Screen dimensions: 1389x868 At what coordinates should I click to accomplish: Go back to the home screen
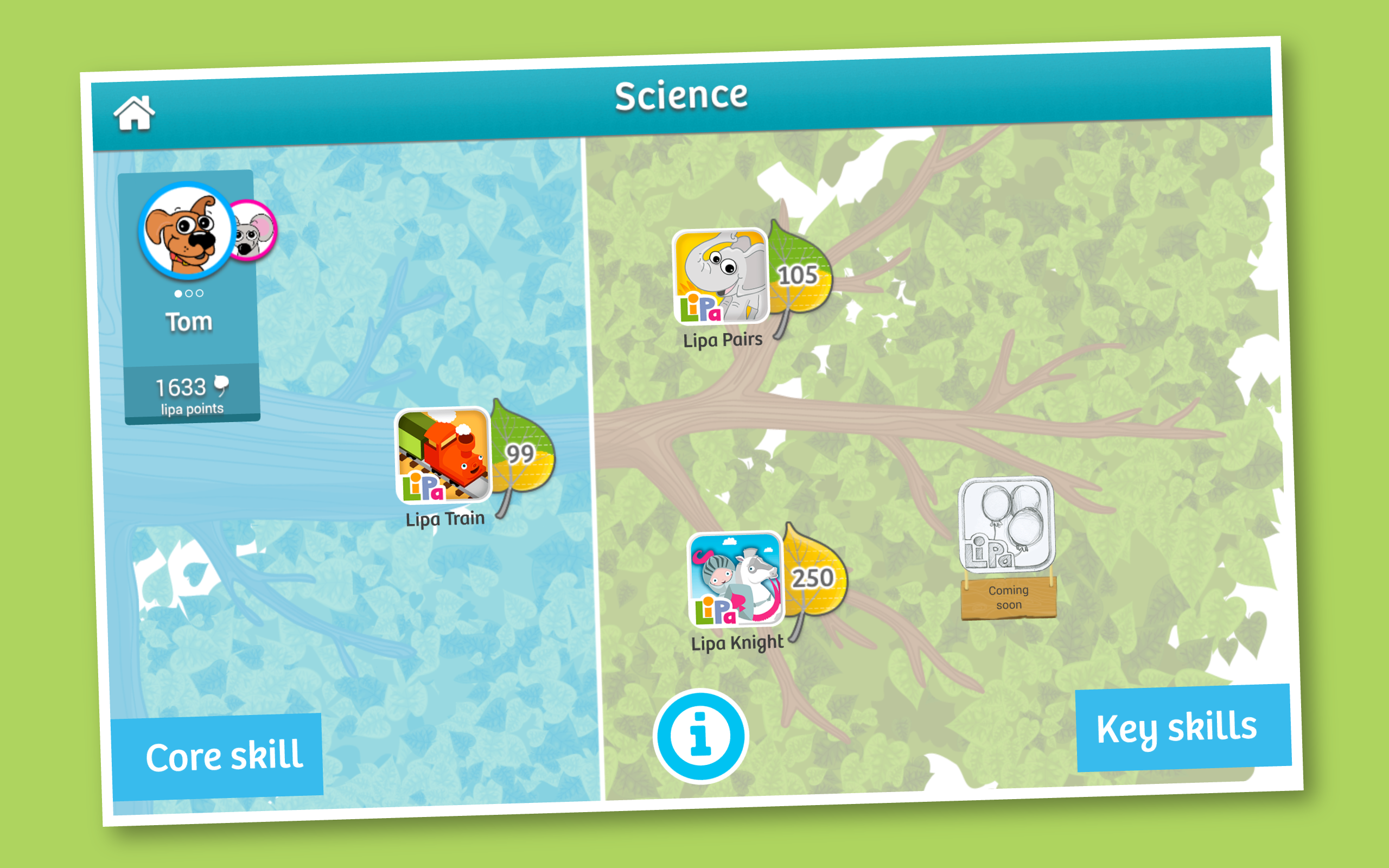coord(135,113)
